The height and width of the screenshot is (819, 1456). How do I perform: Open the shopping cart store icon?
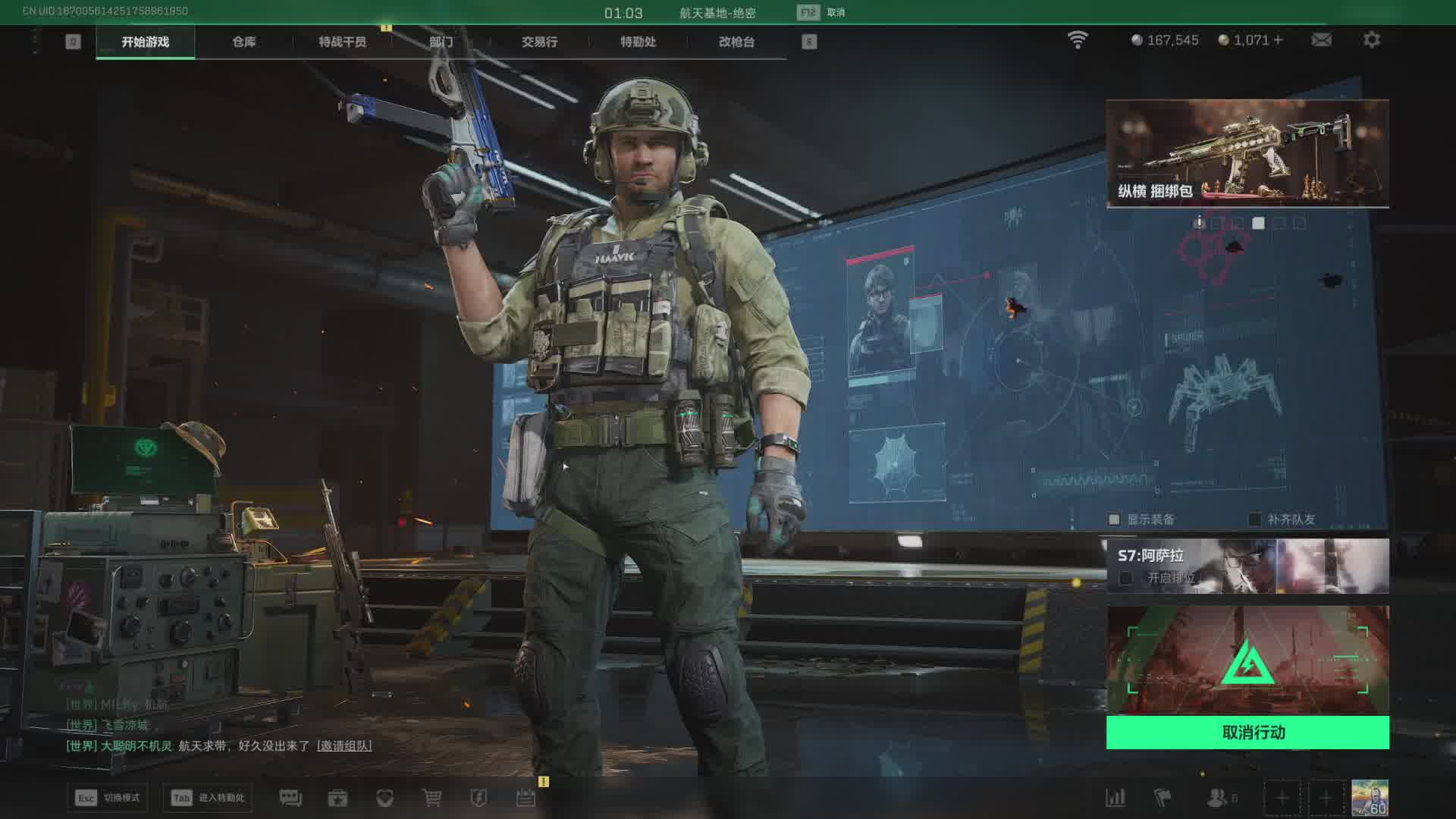431,798
